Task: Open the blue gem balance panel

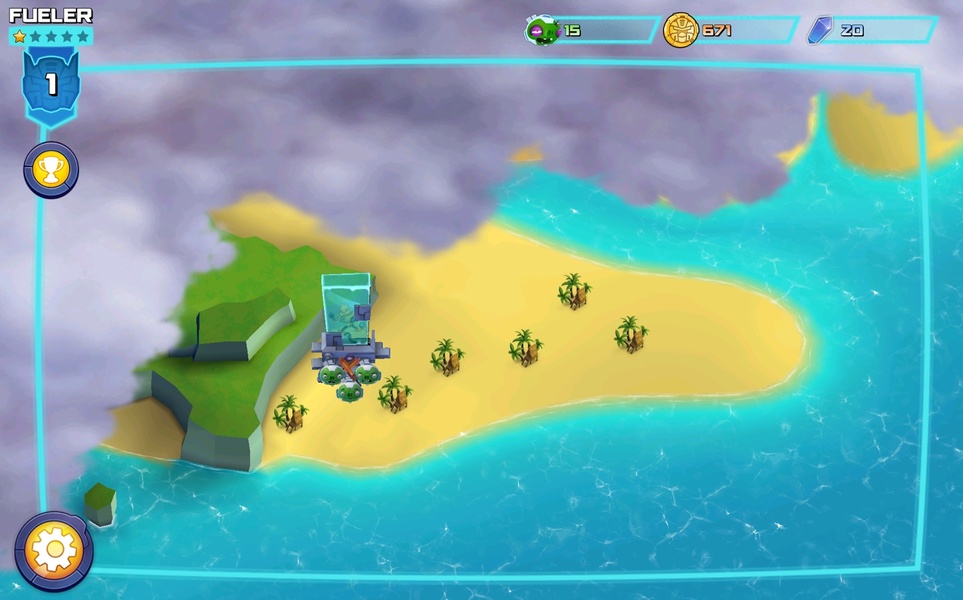Action: click(x=871, y=30)
